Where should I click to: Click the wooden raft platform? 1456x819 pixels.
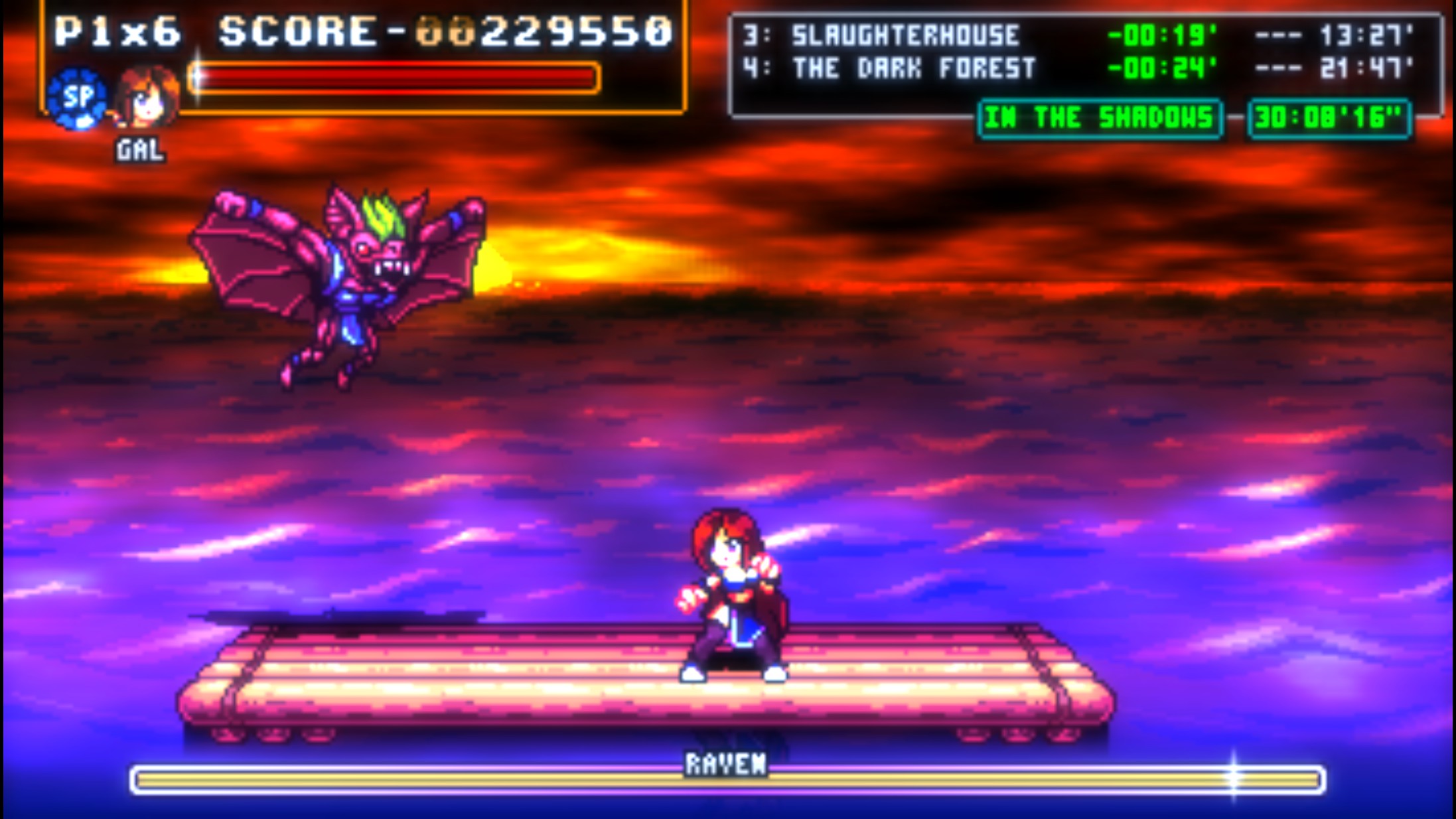(x=465, y=684)
